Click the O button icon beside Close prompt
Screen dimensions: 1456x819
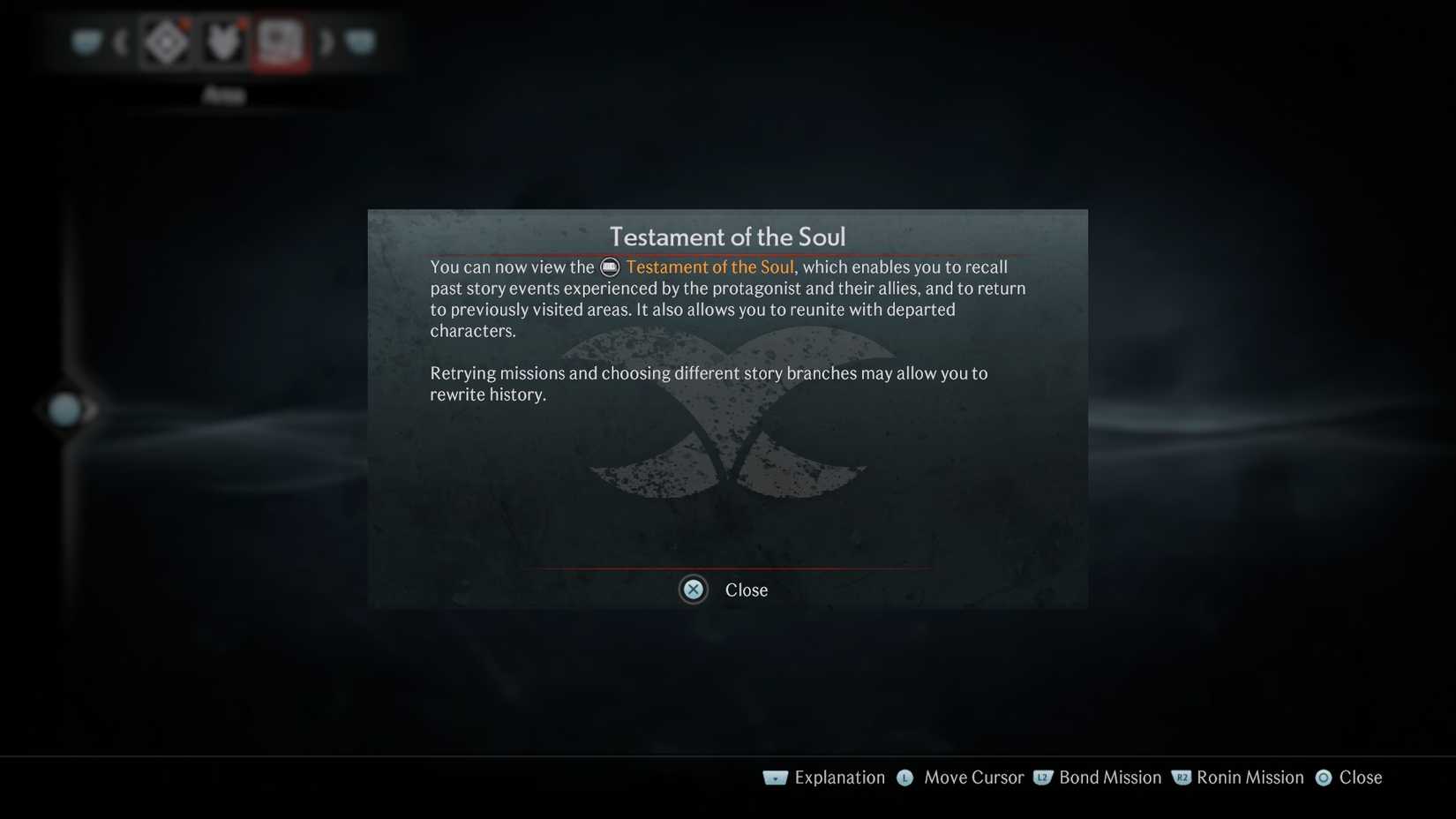pos(1324,778)
